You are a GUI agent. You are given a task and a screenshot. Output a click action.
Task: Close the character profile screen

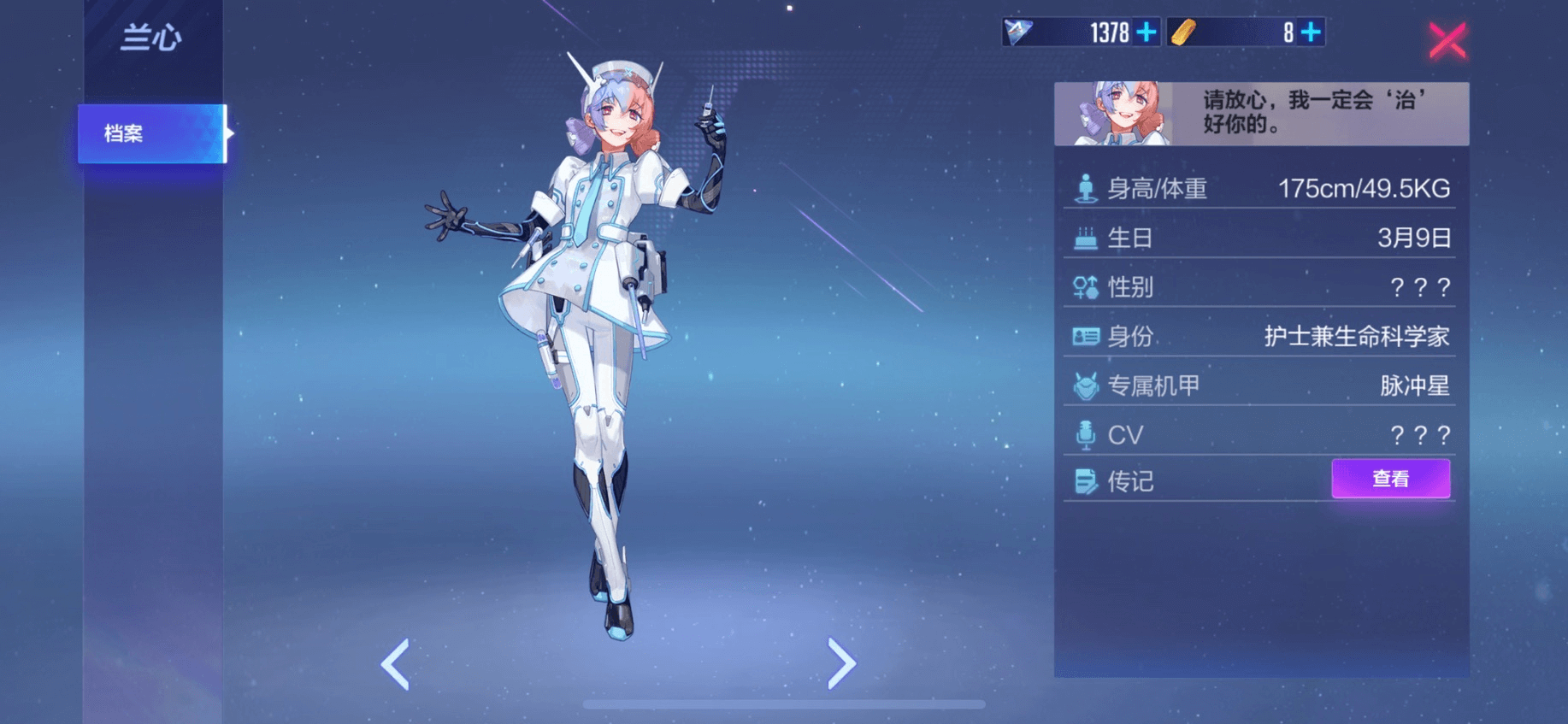point(1447,40)
